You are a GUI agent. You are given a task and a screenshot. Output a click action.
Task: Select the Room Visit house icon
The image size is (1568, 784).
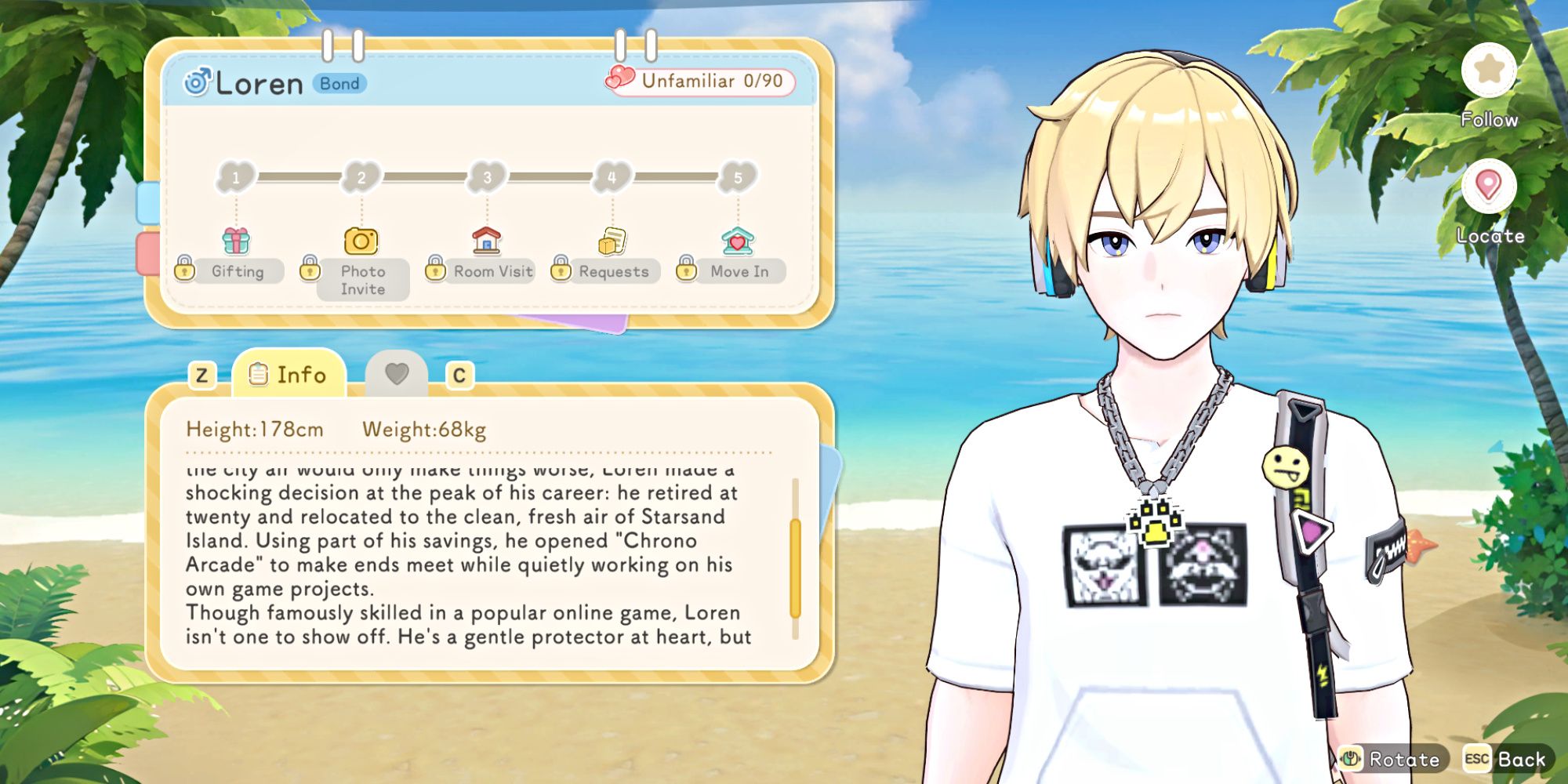point(486,241)
